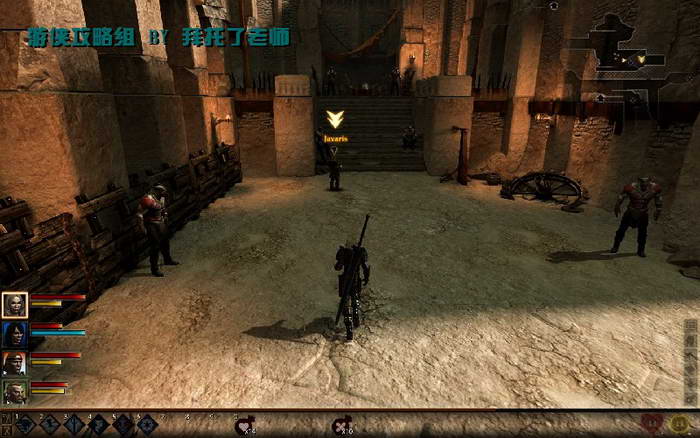Activate the ability in quickbar slot 4
This screenshot has width=700, height=438.
99,425
